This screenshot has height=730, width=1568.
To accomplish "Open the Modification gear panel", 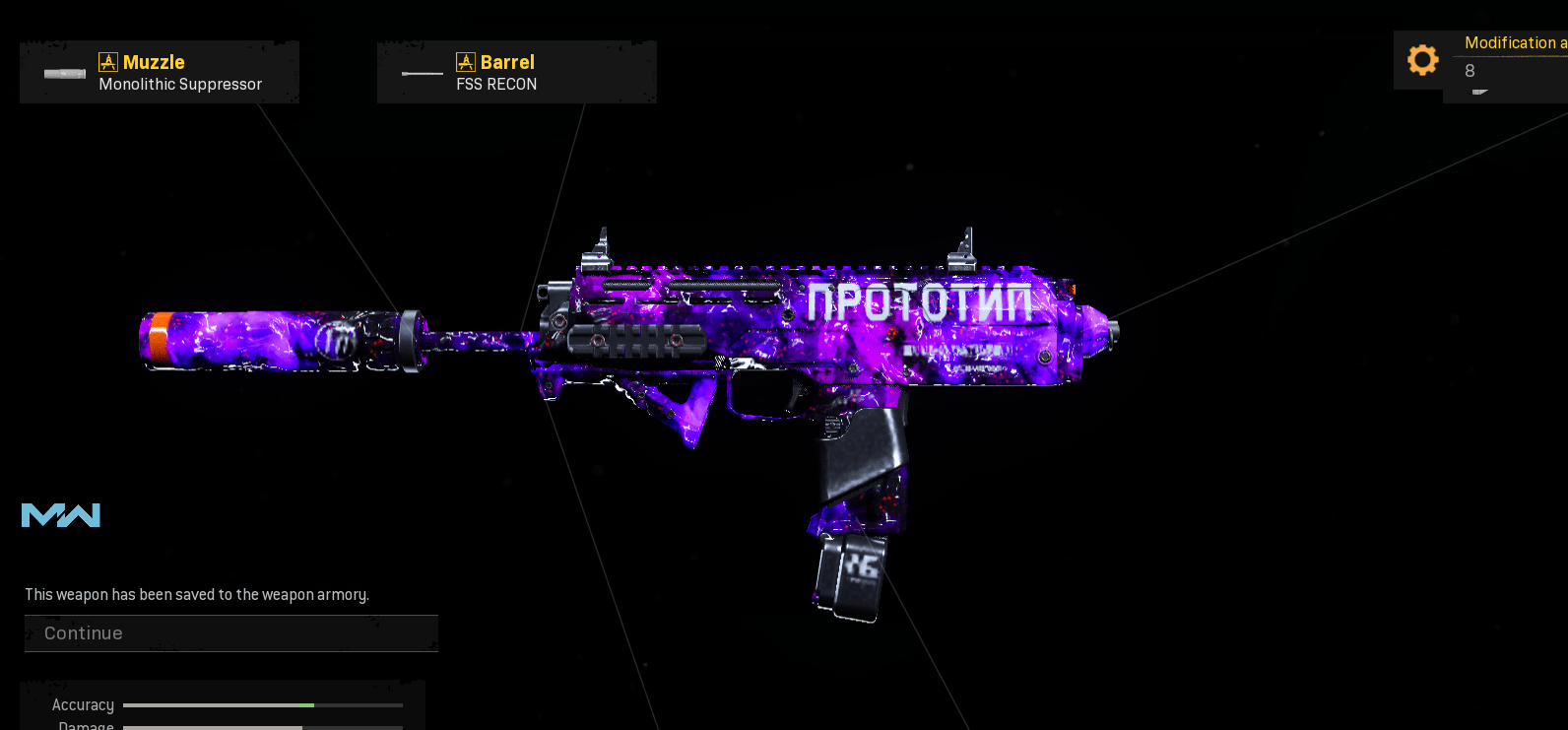I will [x=1423, y=60].
